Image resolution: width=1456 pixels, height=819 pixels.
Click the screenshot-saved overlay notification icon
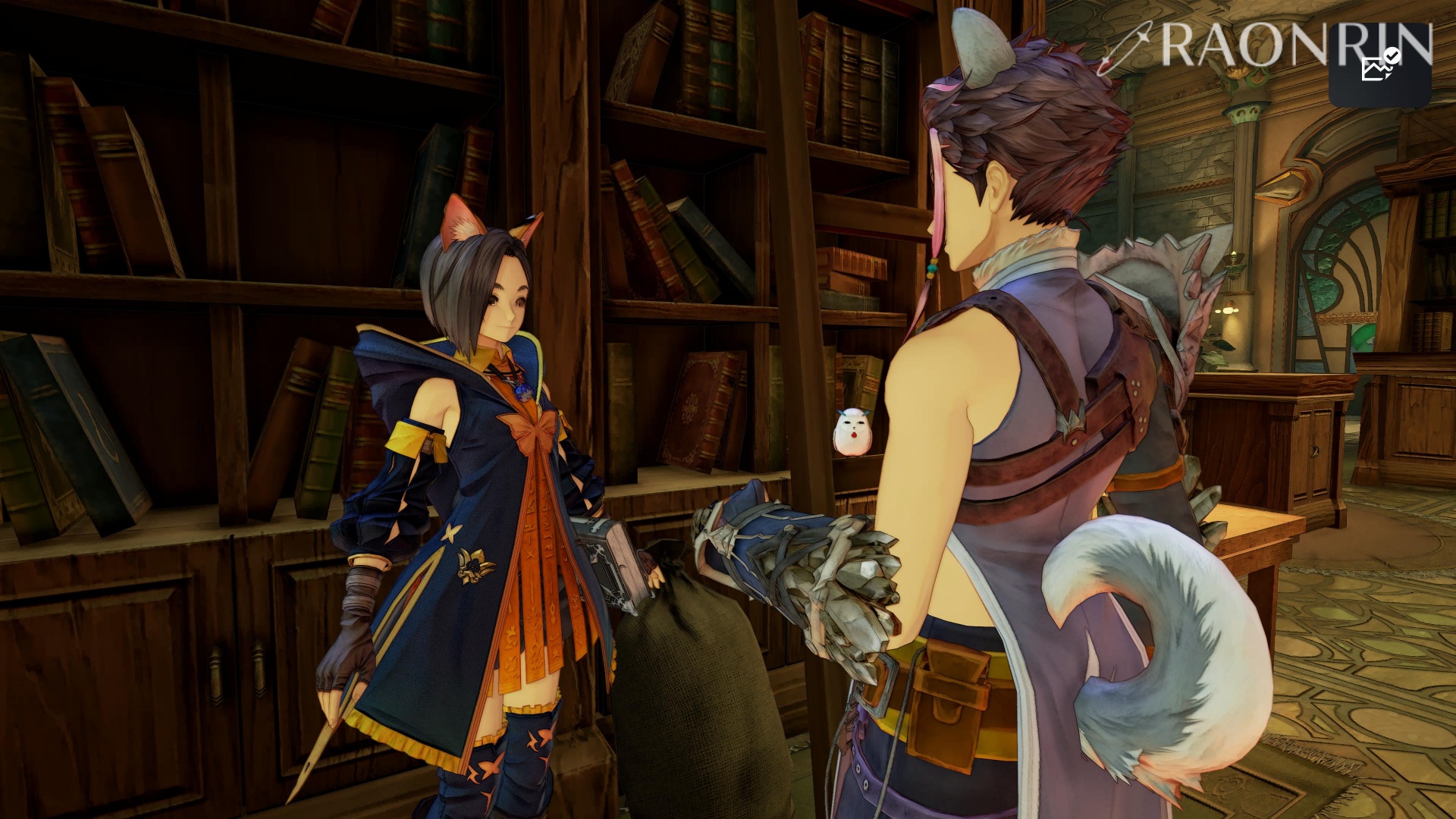point(1379,66)
